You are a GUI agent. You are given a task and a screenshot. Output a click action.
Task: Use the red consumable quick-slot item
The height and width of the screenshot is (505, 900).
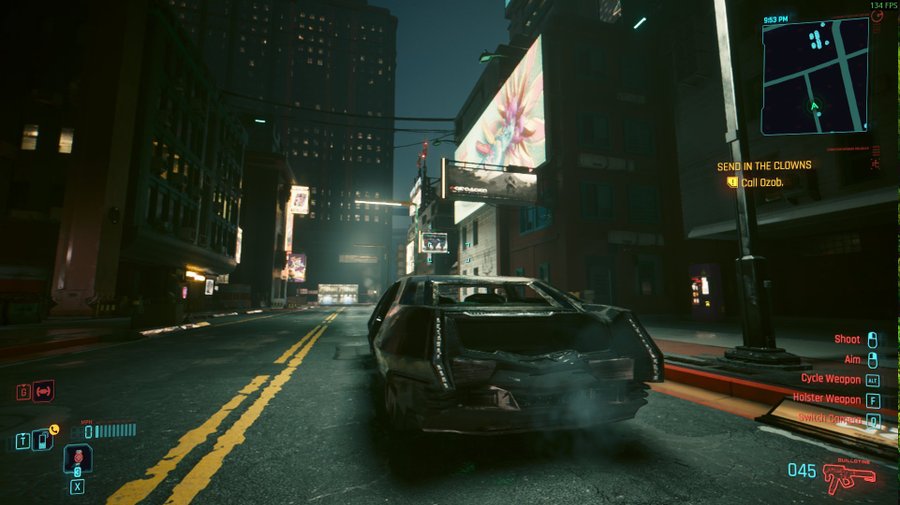77,458
